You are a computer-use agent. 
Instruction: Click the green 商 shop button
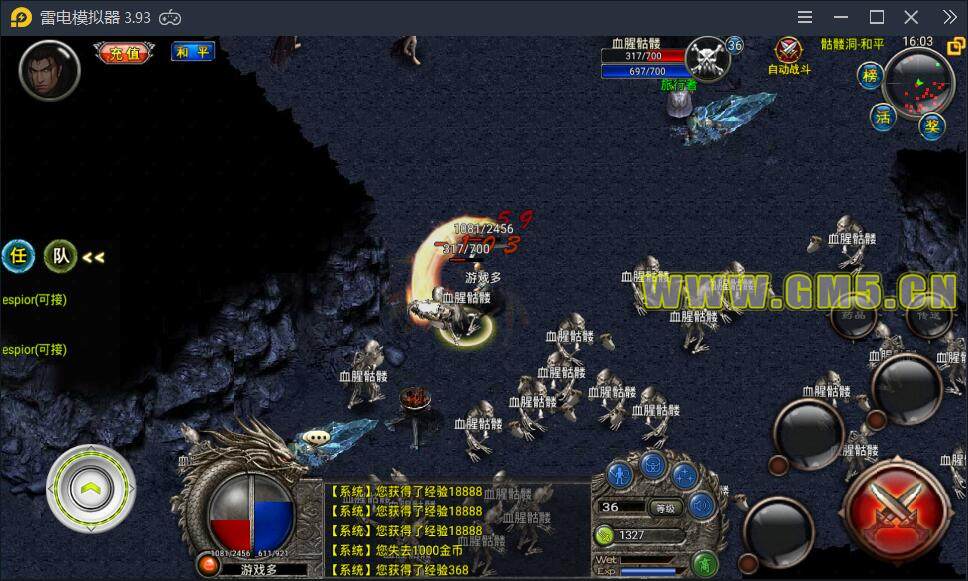click(706, 565)
